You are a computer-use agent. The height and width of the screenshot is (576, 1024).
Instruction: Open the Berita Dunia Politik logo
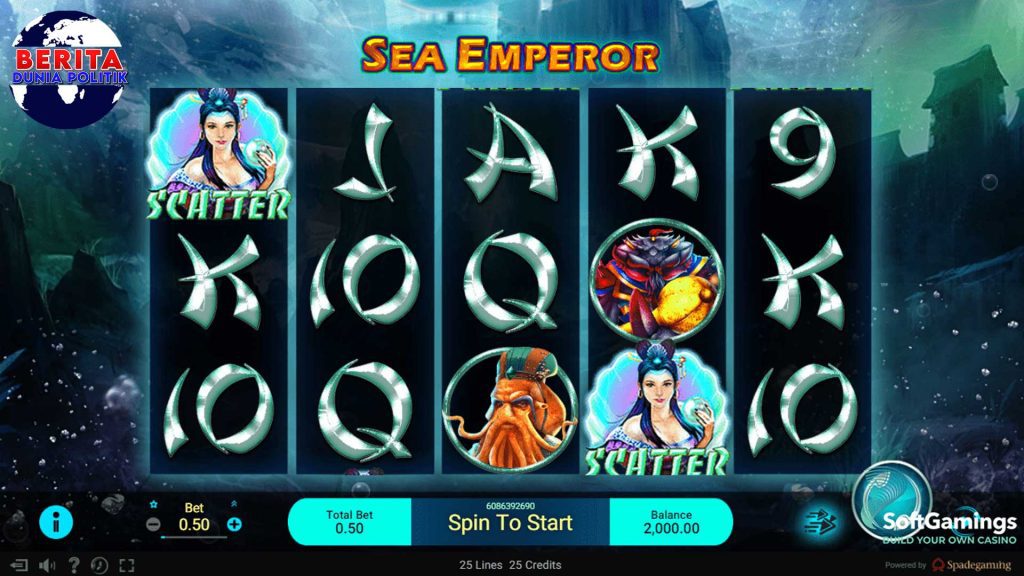click(x=68, y=70)
